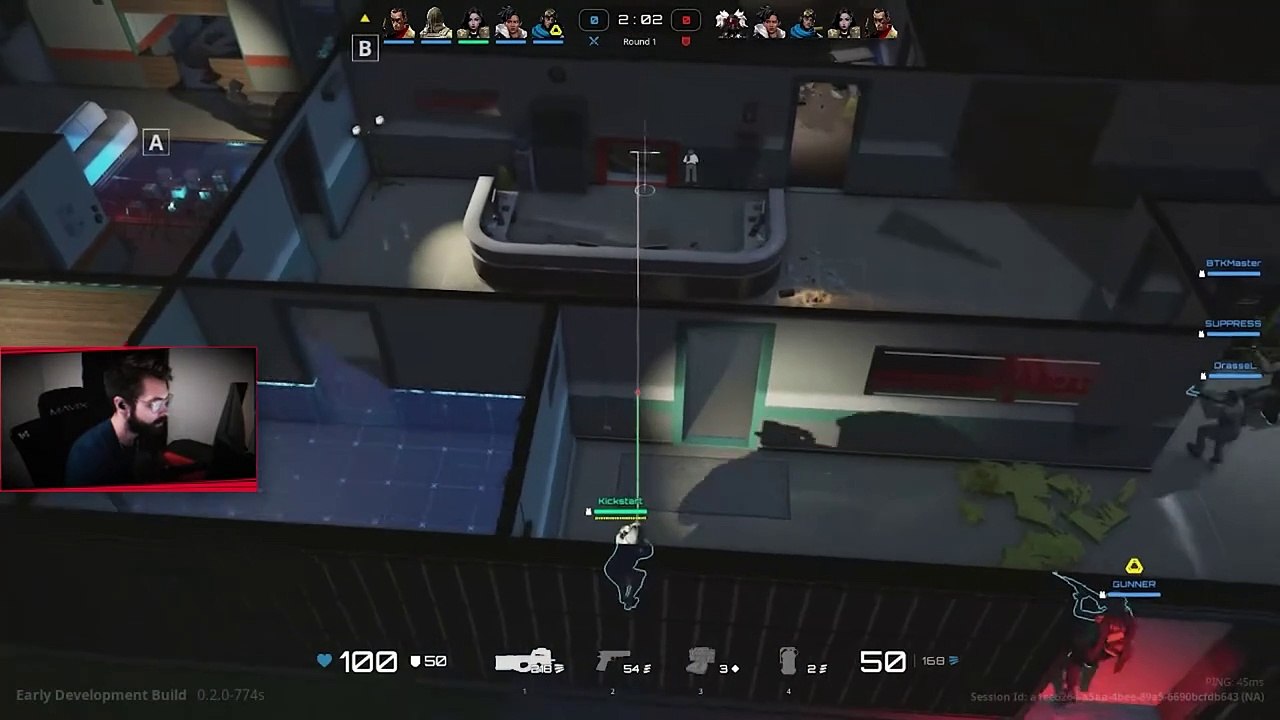The width and height of the screenshot is (1280, 720).
Task: Click the BTKMaster teammate name tag
Action: 1233,264
